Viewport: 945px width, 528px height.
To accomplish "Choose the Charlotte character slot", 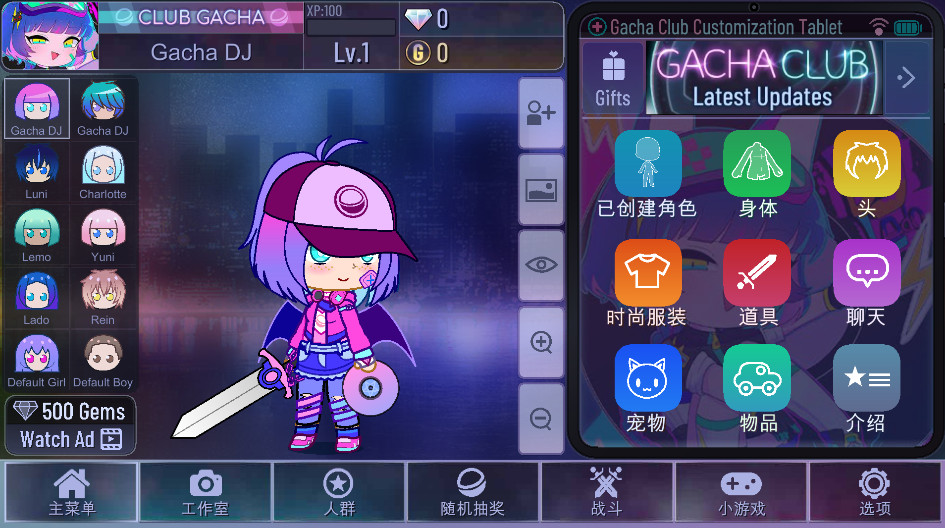I will click(103, 172).
